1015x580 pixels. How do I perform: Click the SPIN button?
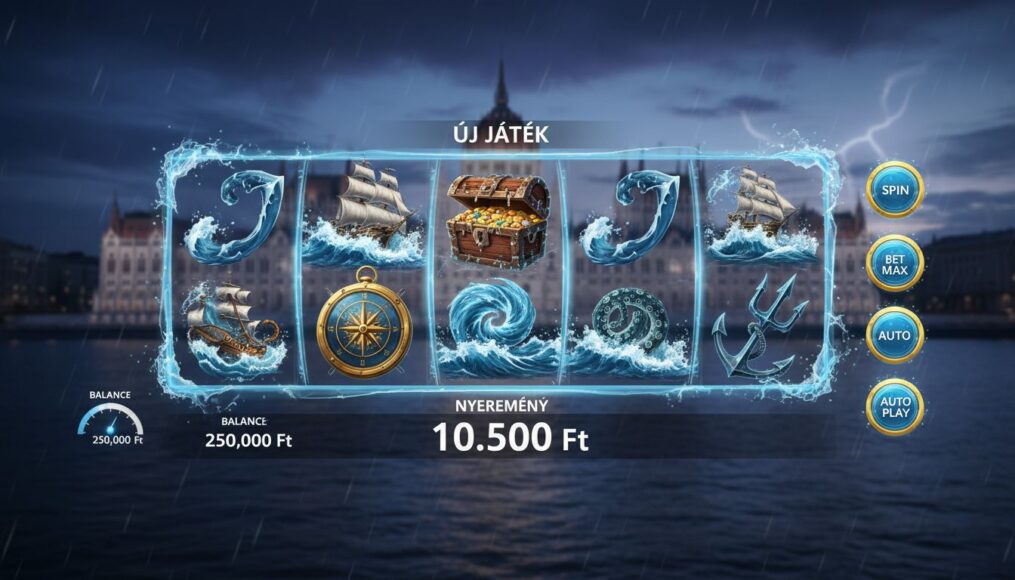click(894, 190)
